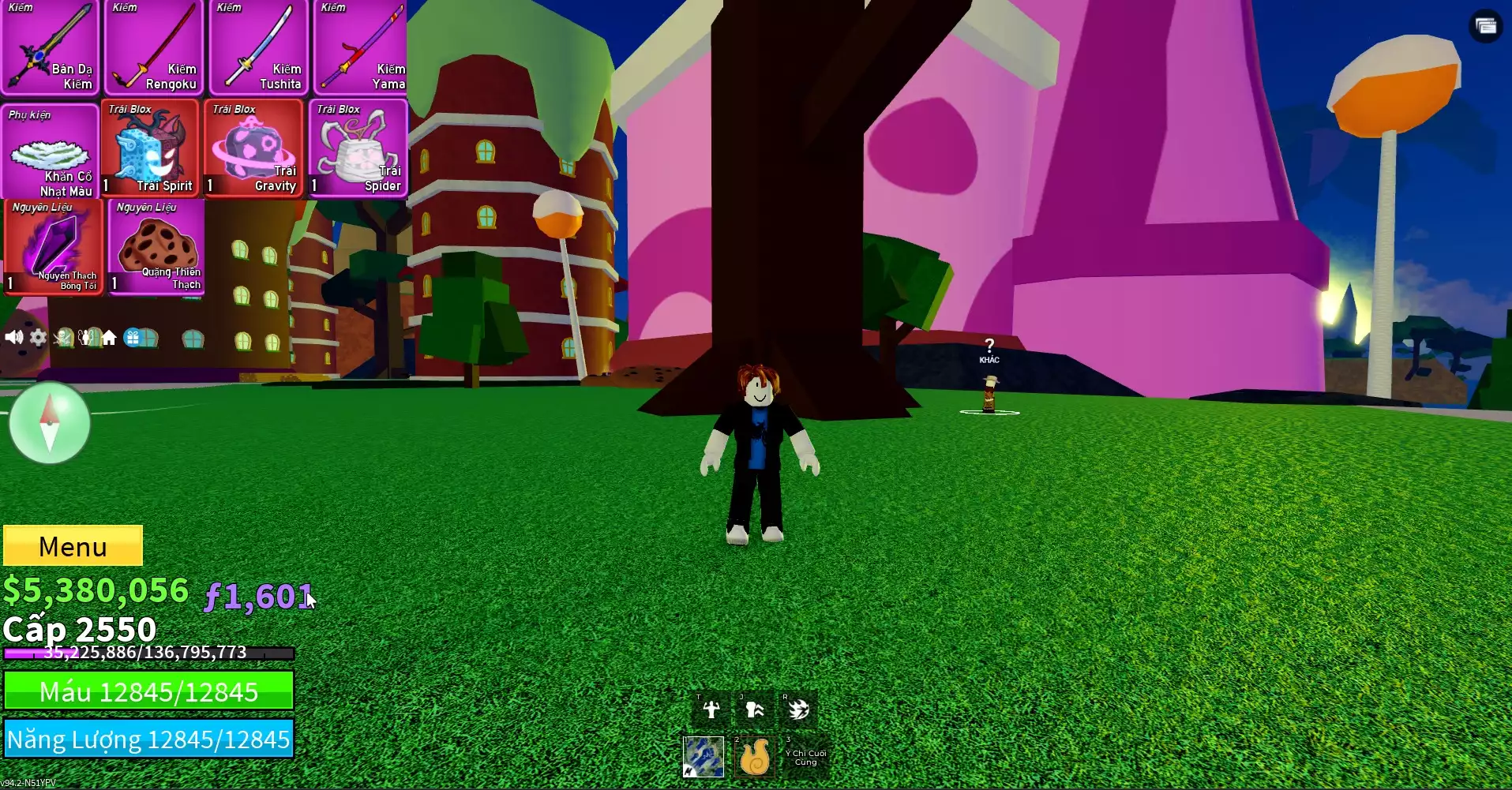1512x790 pixels.
Task: Equip the orange flame hotbar item
Action: (754, 756)
